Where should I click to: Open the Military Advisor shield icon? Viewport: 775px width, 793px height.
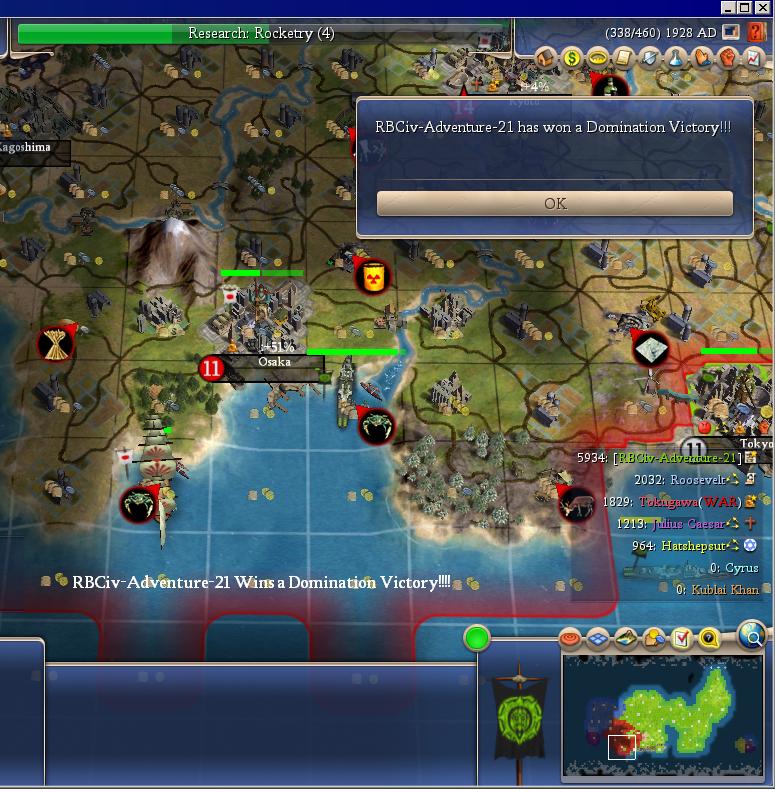650,58
